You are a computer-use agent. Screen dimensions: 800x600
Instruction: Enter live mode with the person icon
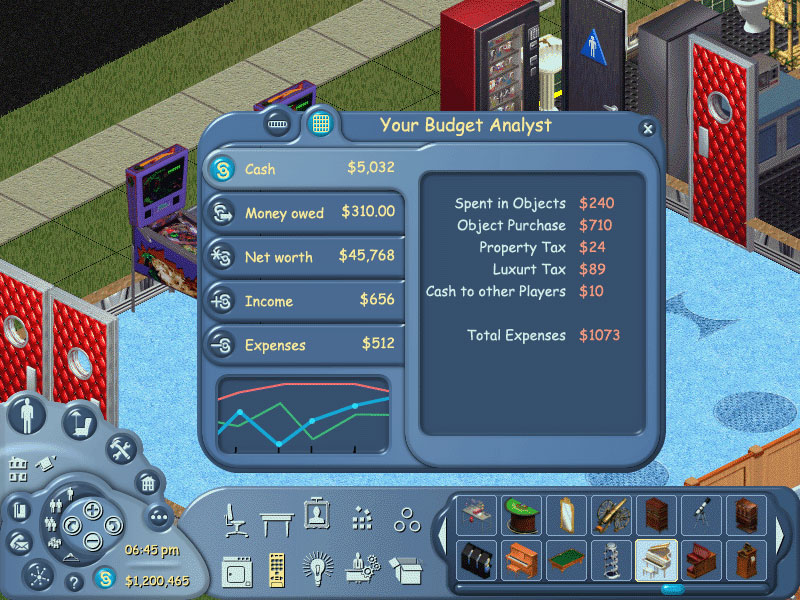pos(26,414)
